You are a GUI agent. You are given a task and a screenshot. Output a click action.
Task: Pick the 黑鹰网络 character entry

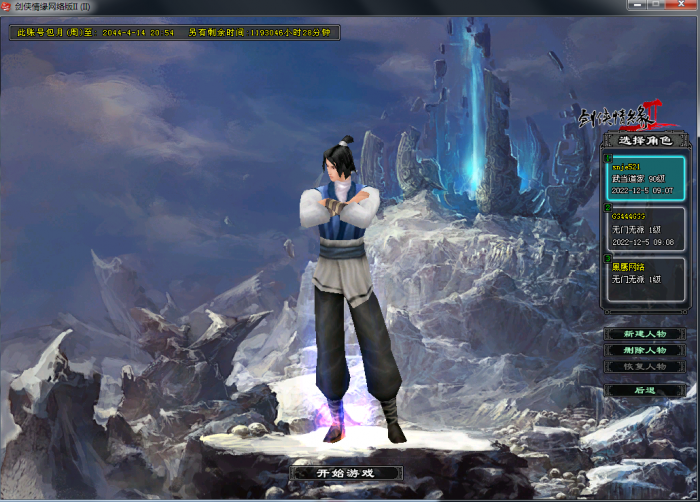643,274
